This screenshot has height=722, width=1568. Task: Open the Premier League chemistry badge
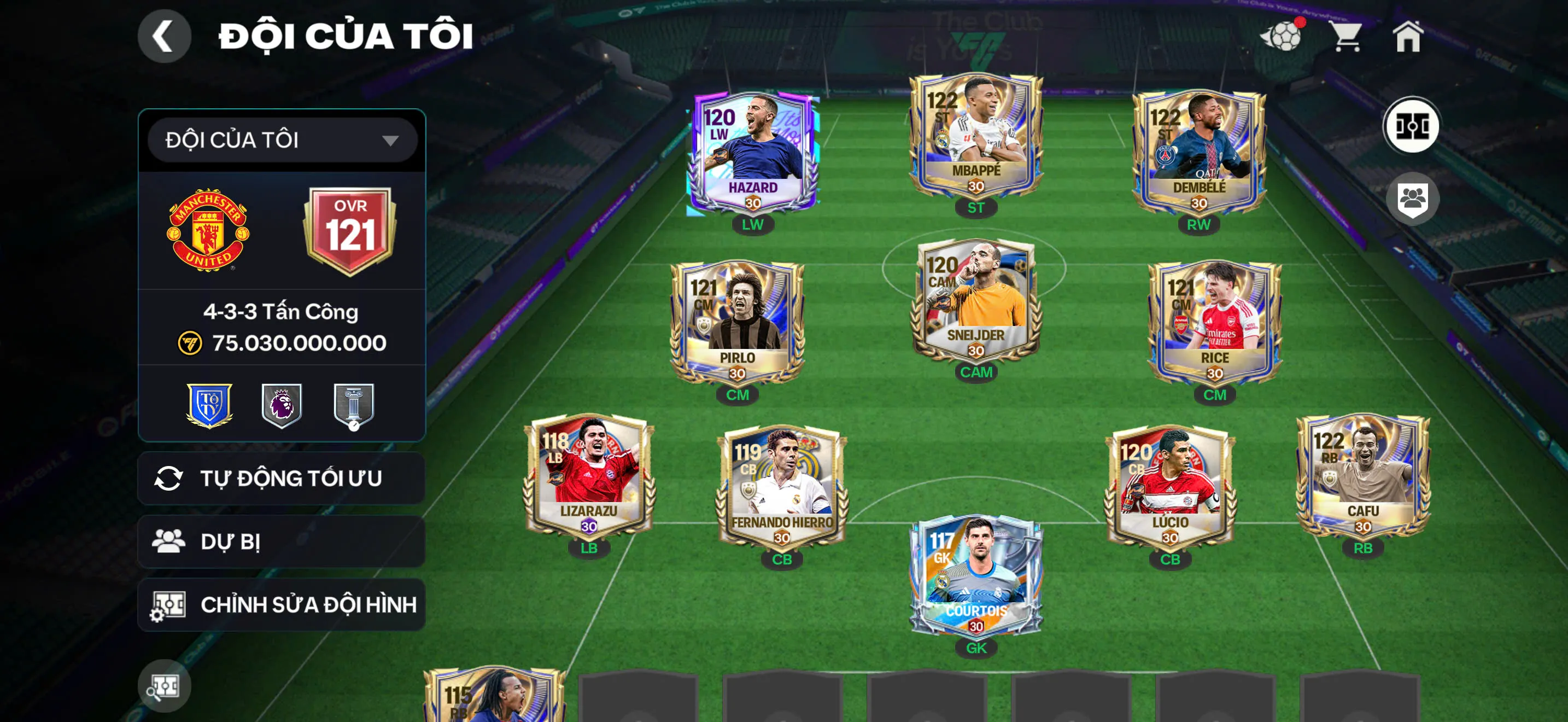[x=282, y=405]
